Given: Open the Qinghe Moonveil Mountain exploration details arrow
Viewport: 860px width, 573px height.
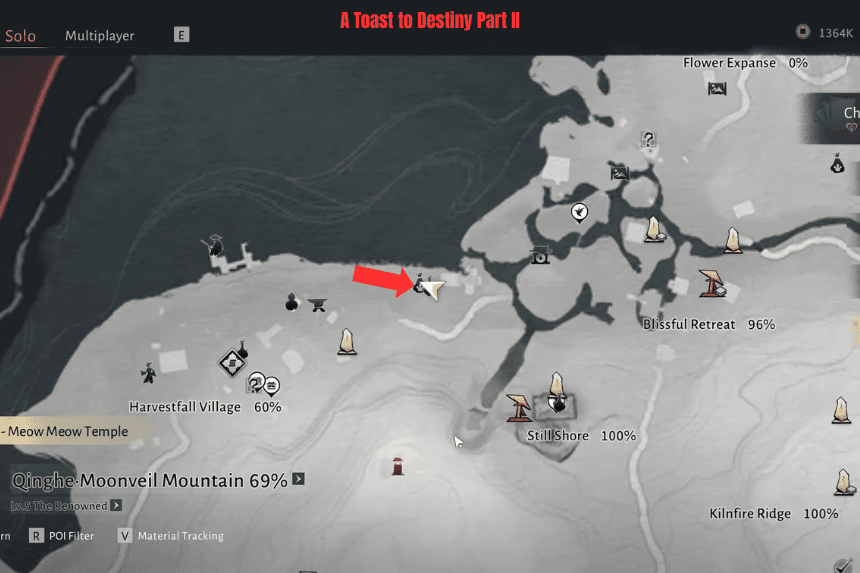Looking at the screenshot, I should pos(298,480).
